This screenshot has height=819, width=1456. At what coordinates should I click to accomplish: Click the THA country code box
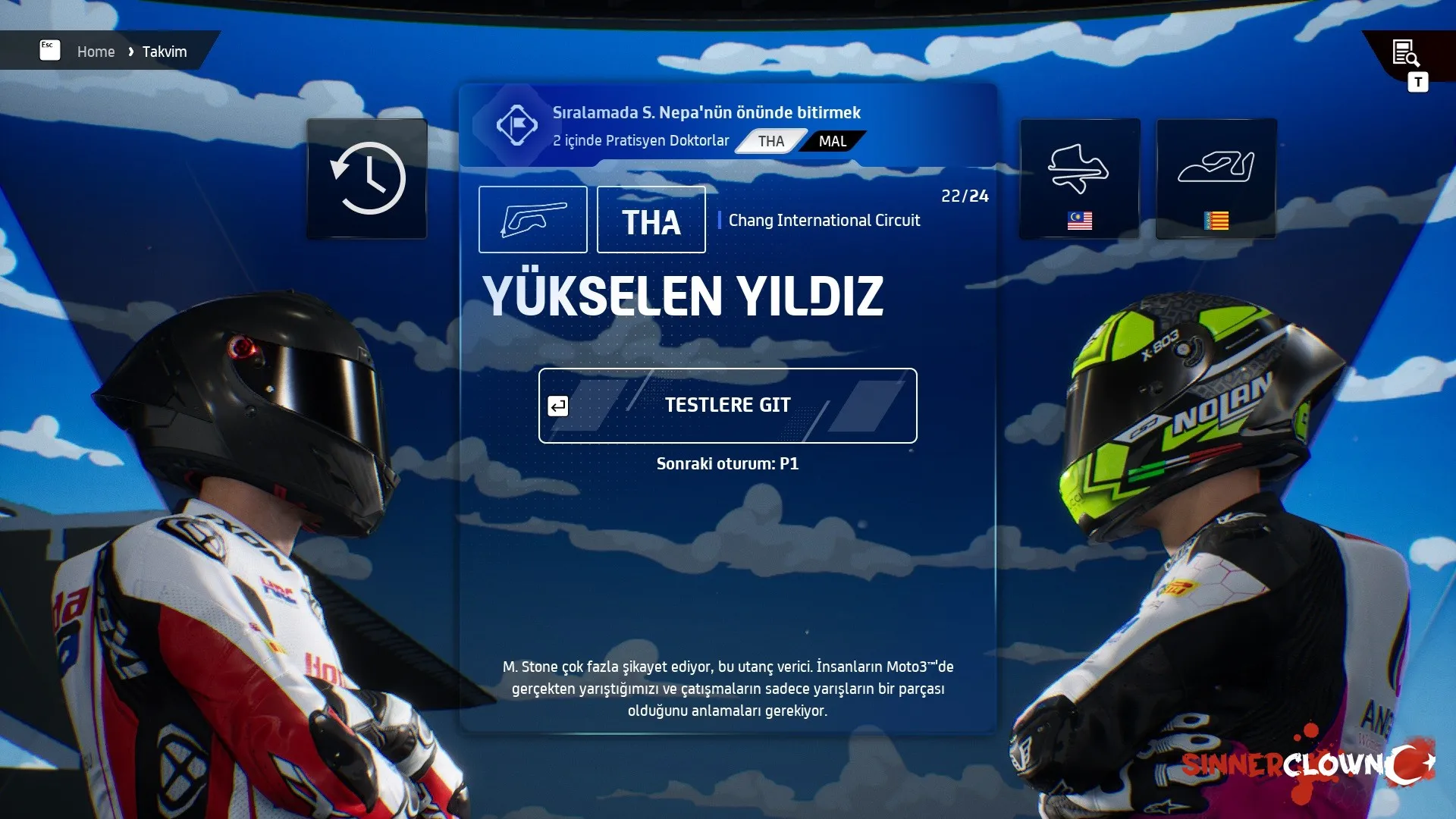651,220
